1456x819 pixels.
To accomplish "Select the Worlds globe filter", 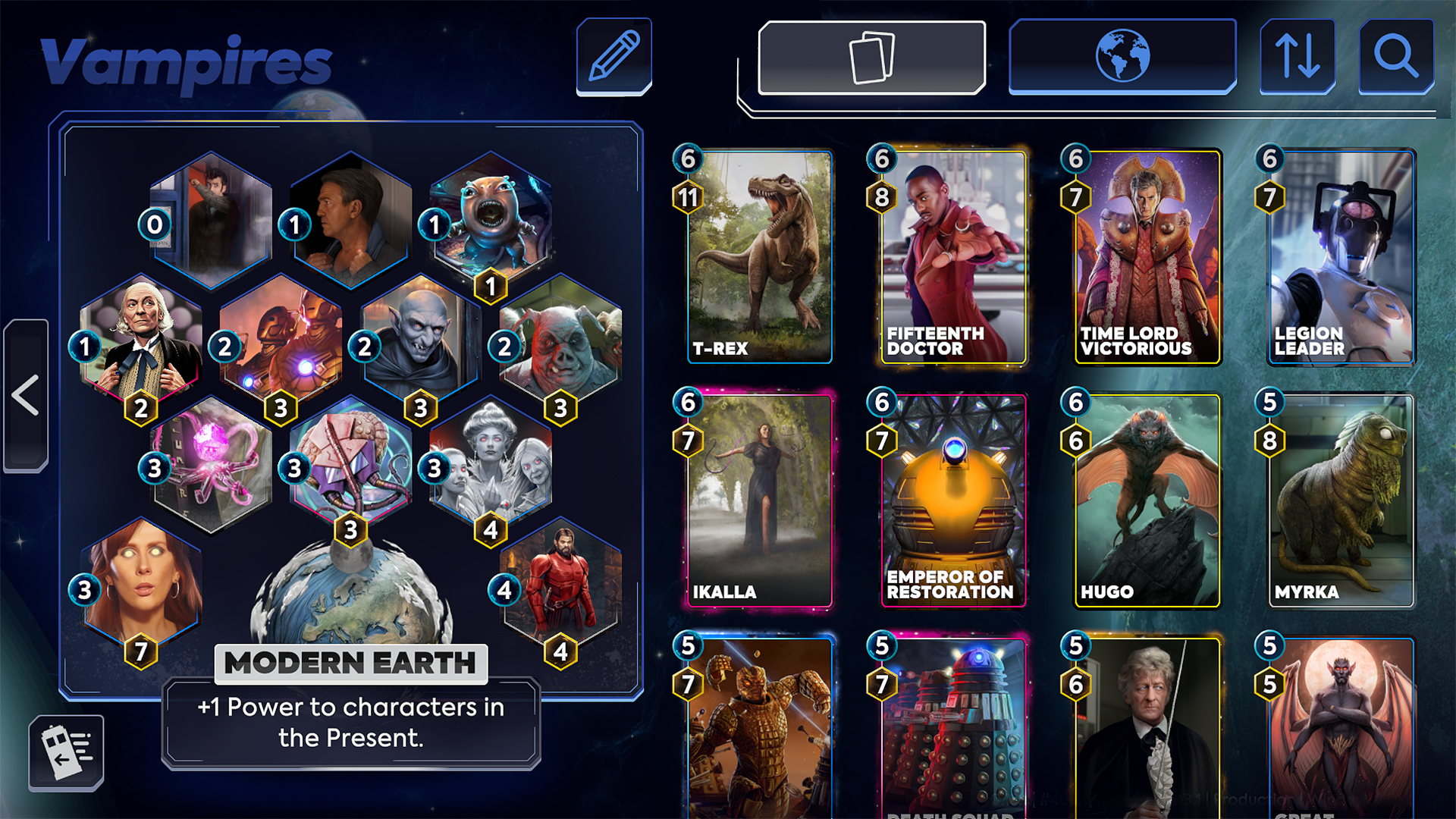I will pyautogui.click(x=1122, y=56).
